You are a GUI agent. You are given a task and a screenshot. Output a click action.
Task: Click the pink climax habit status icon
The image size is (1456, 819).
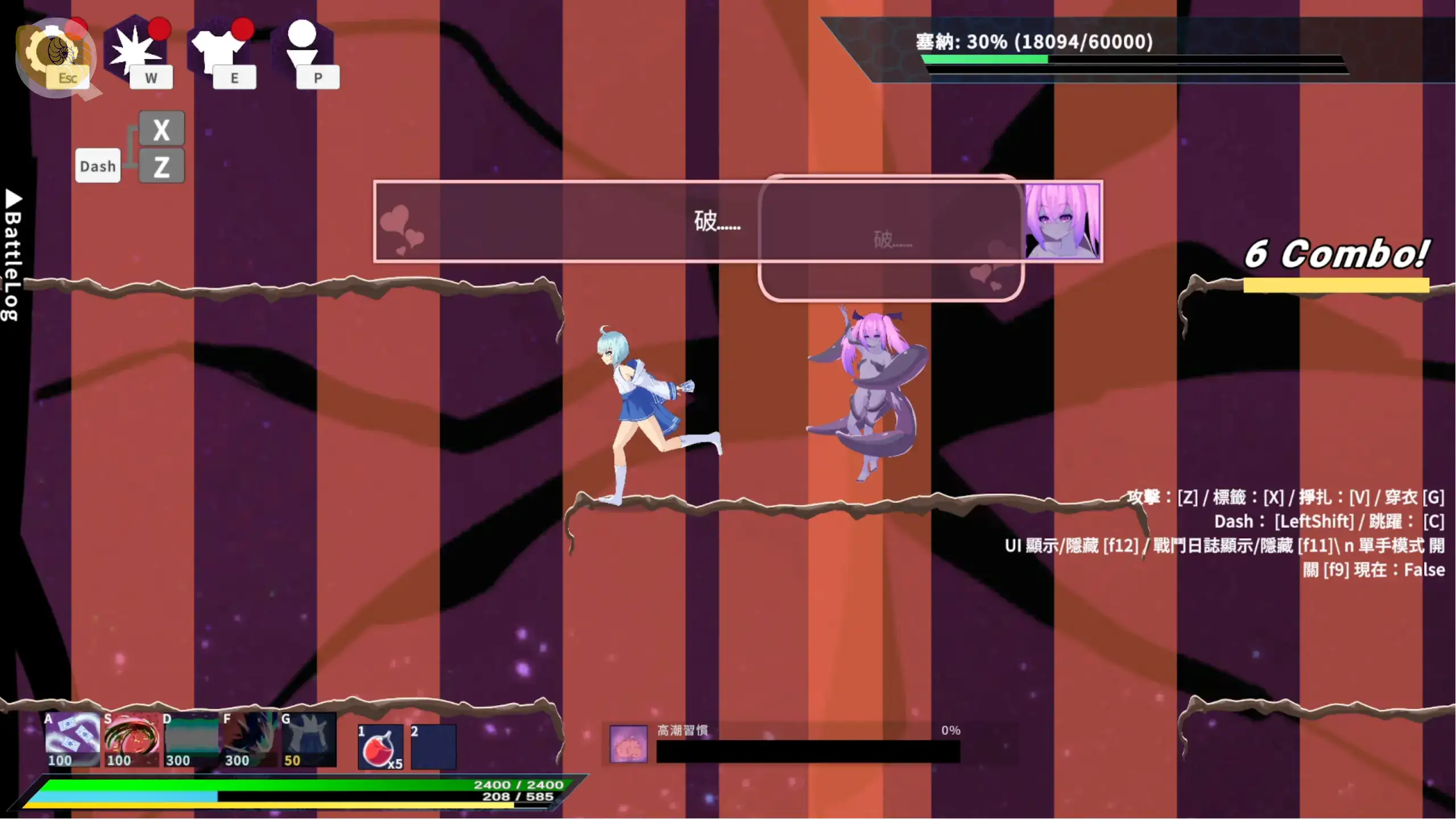click(x=628, y=744)
